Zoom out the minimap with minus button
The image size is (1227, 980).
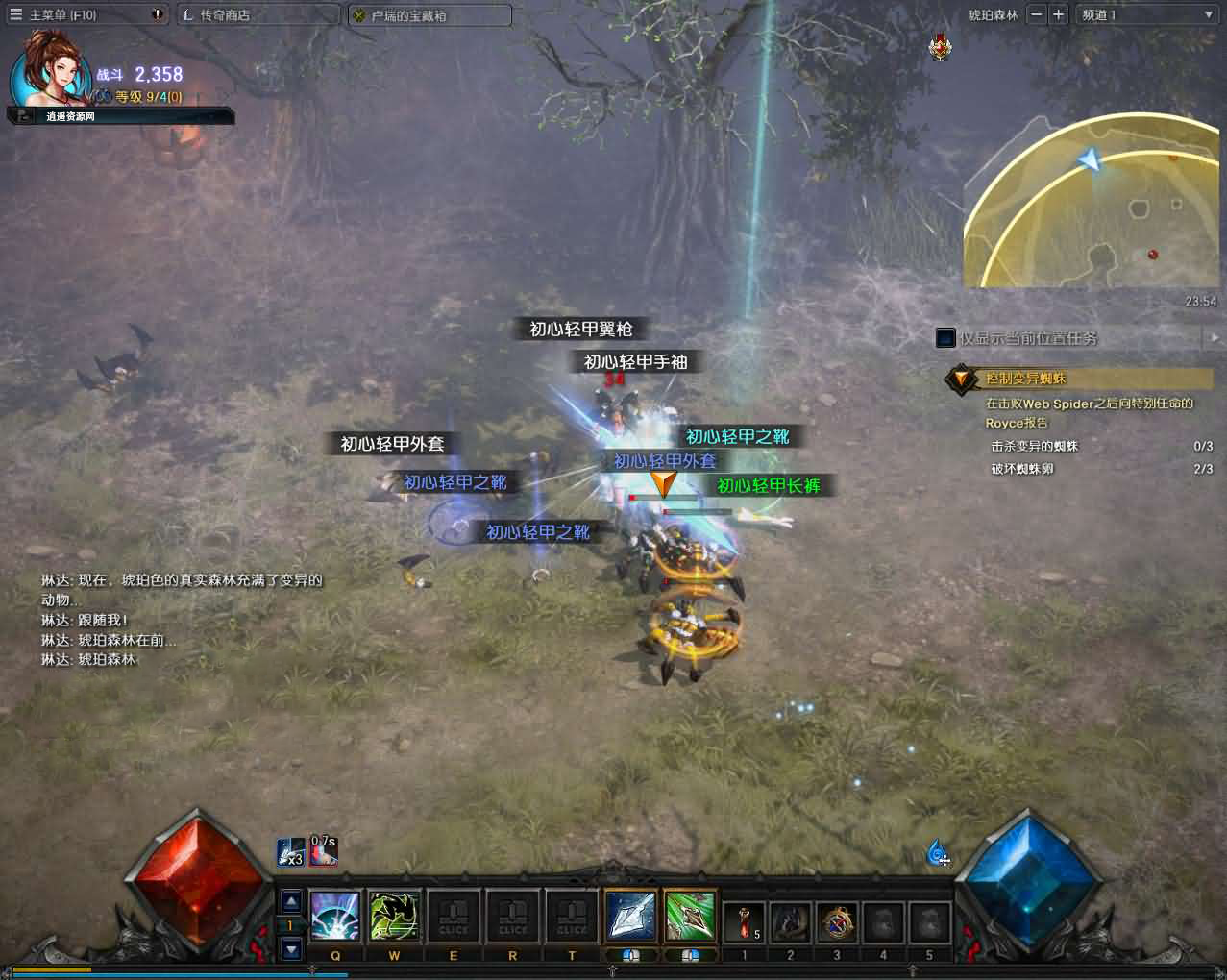[1036, 14]
